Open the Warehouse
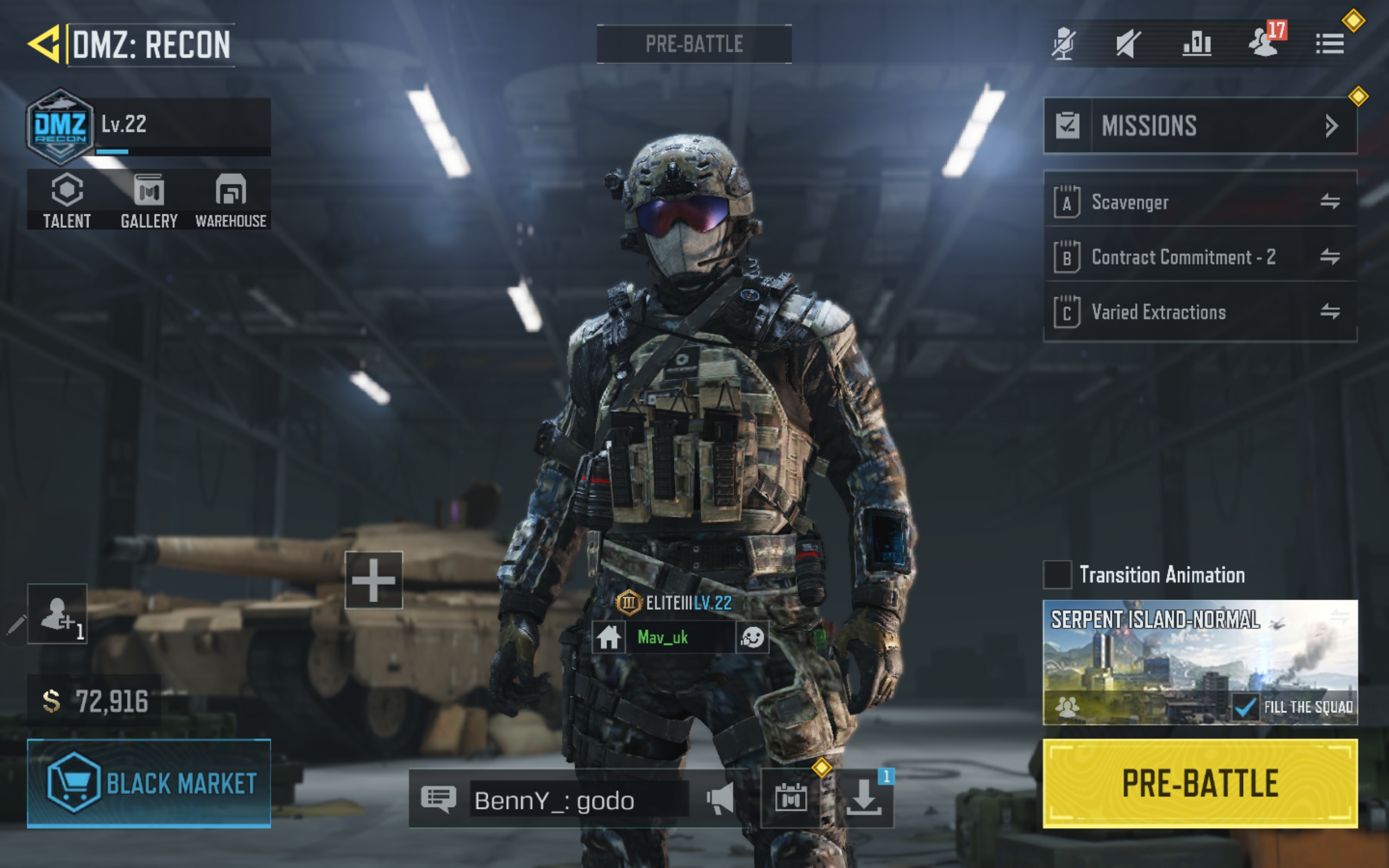1389x868 pixels. pos(231,200)
